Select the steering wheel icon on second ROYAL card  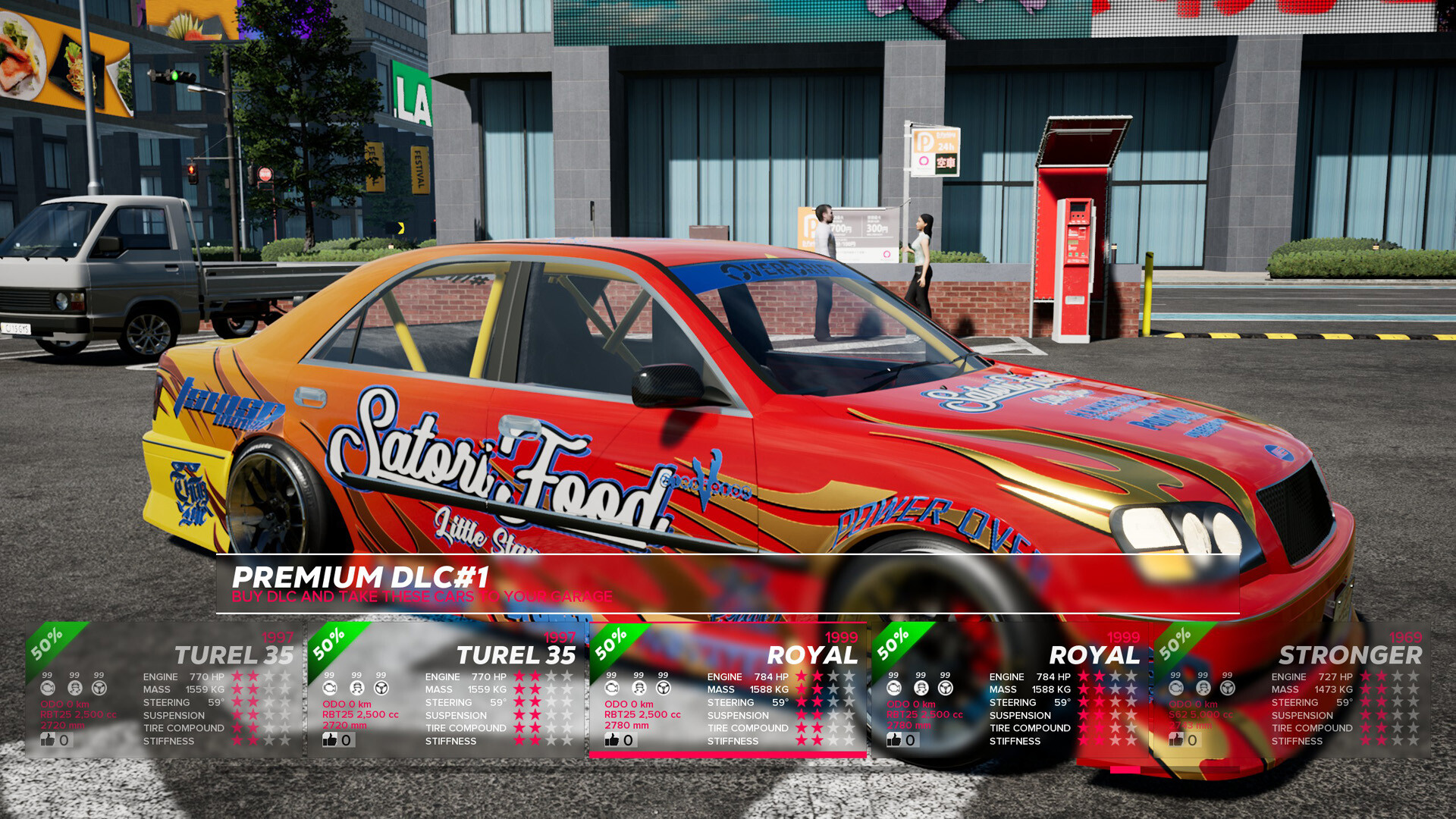point(945,688)
